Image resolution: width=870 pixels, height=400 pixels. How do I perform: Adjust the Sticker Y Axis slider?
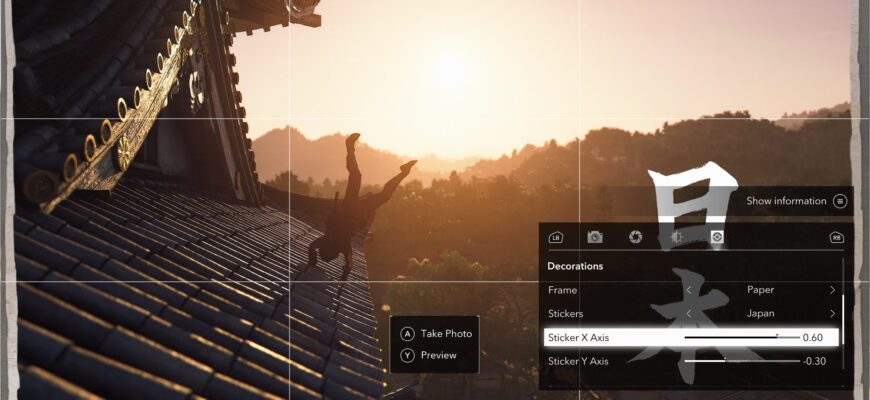[x=725, y=361]
